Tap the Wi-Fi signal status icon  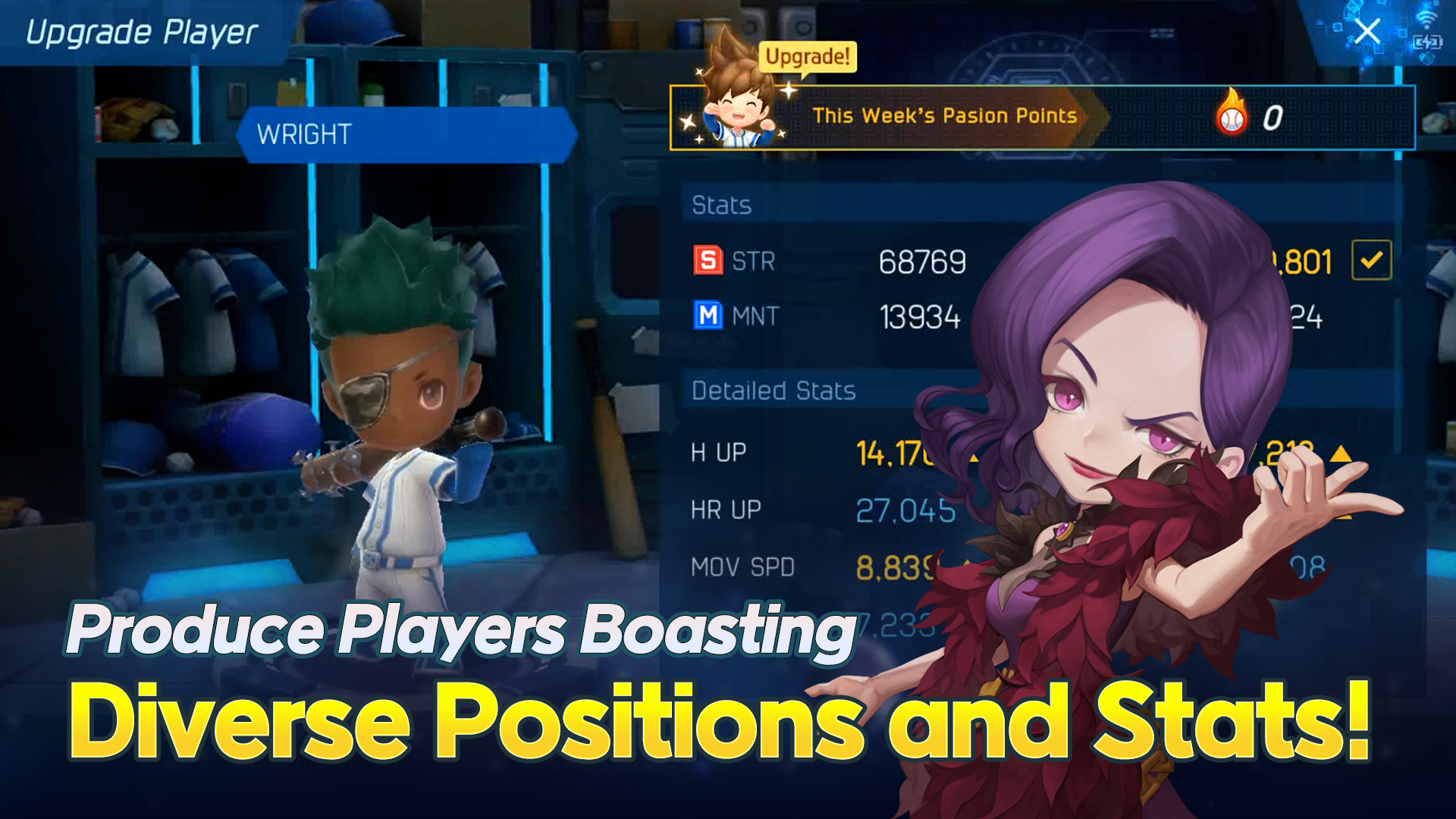[x=1426, y=17]
